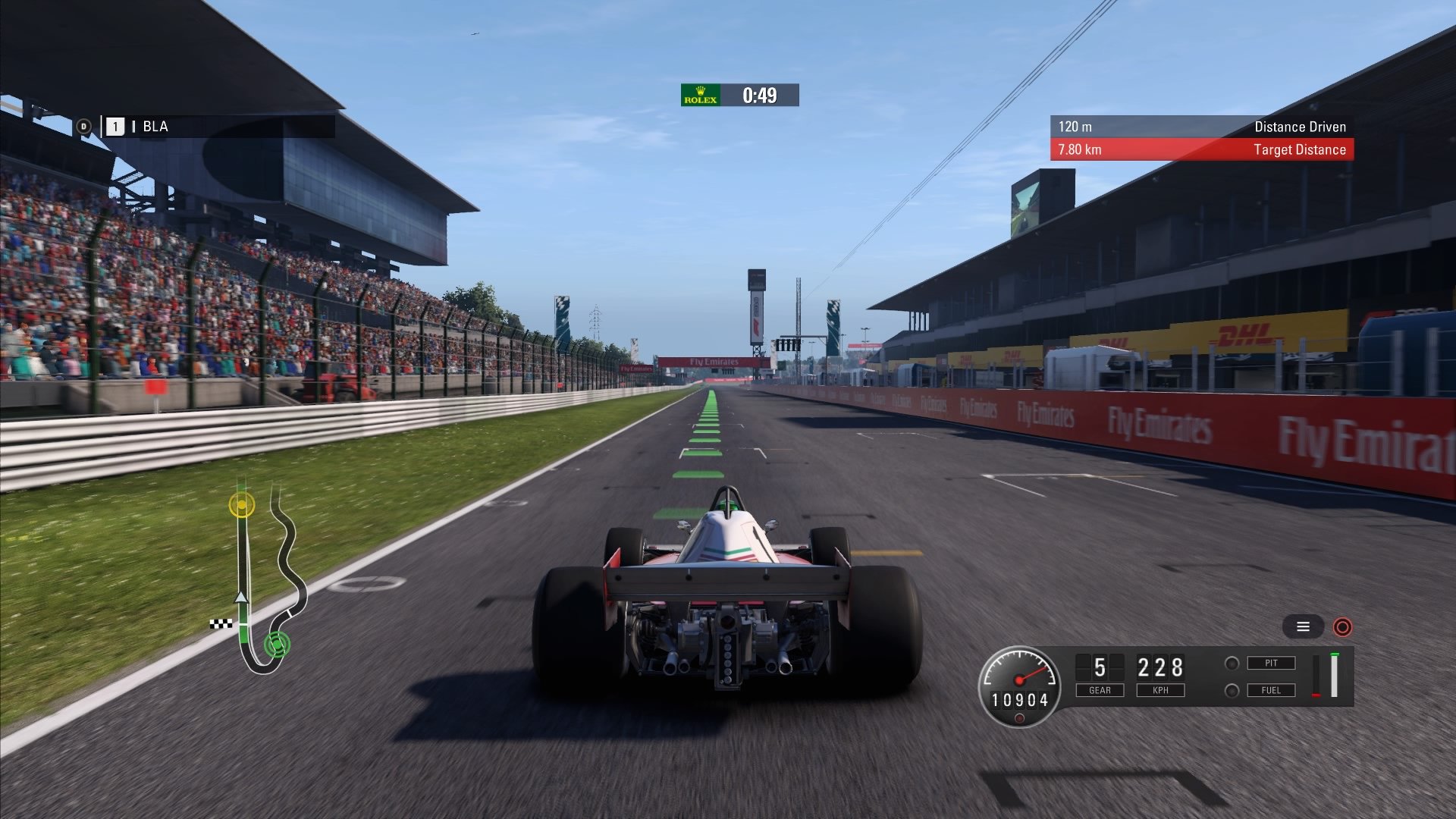This screenshot has height=819, width=1456.
Task: Select the Rolex logo beside the timer
Action: 701,96
